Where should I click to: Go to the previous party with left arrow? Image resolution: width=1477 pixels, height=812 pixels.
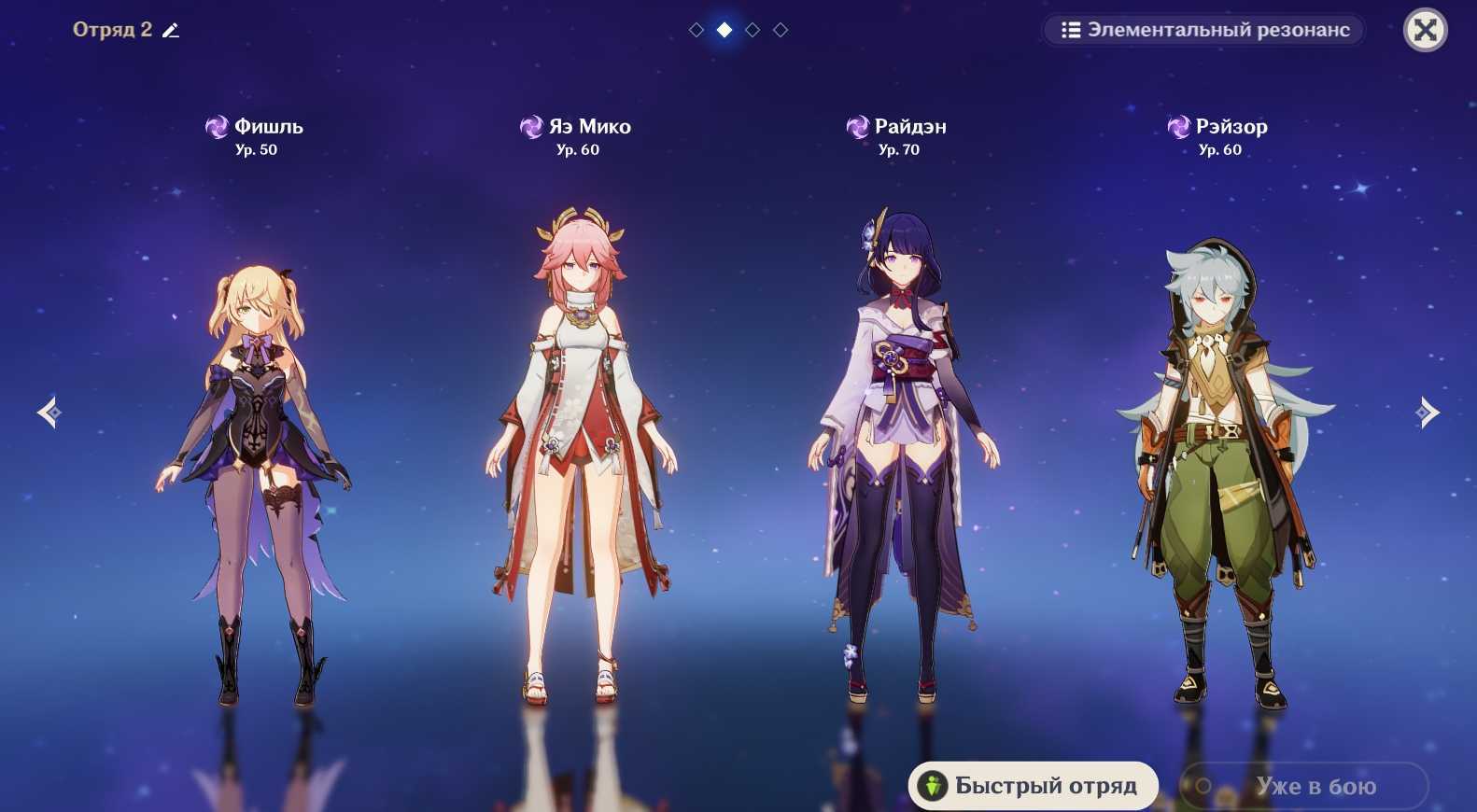point(49,412)
